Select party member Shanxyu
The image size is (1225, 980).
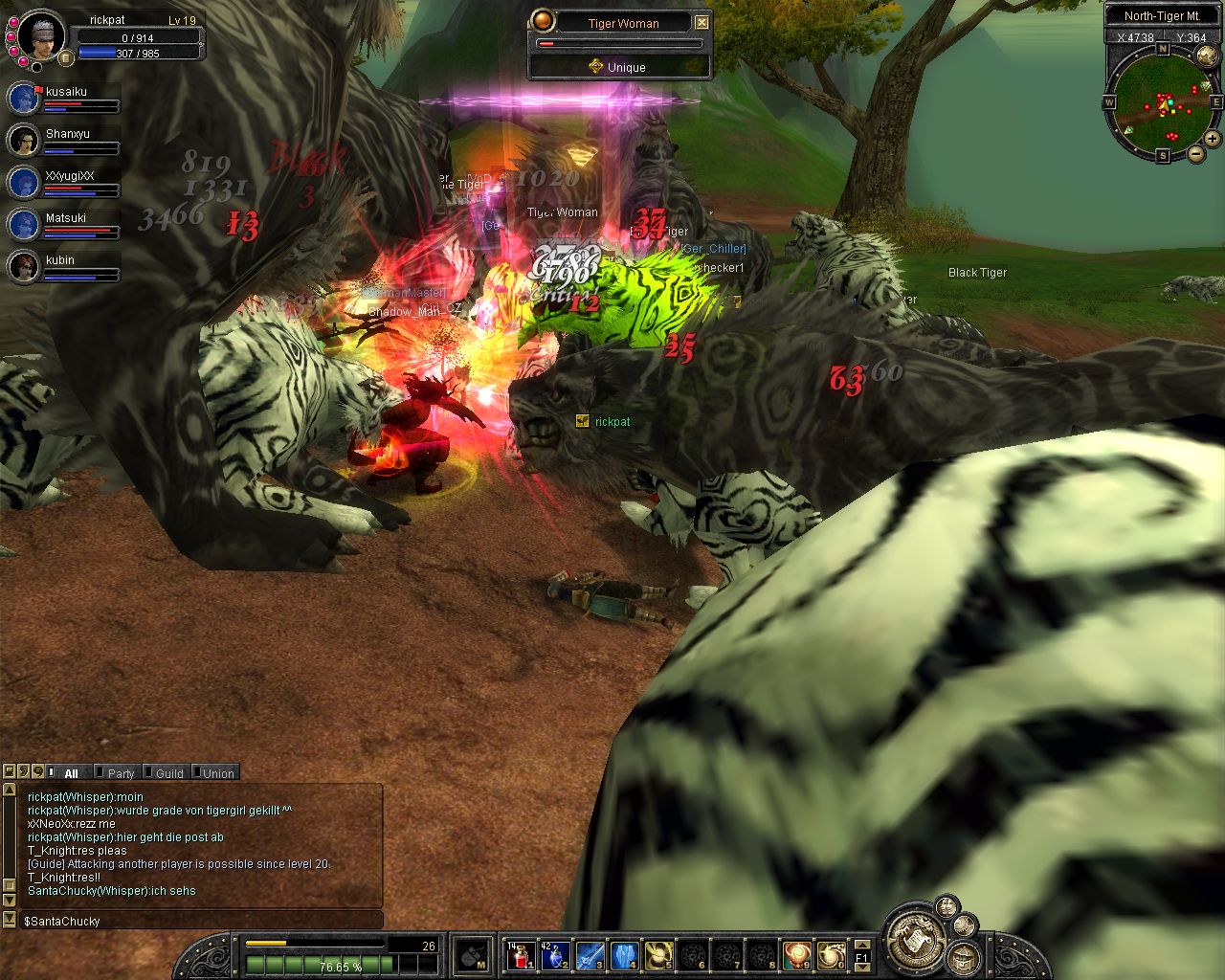tap(24, 141)
